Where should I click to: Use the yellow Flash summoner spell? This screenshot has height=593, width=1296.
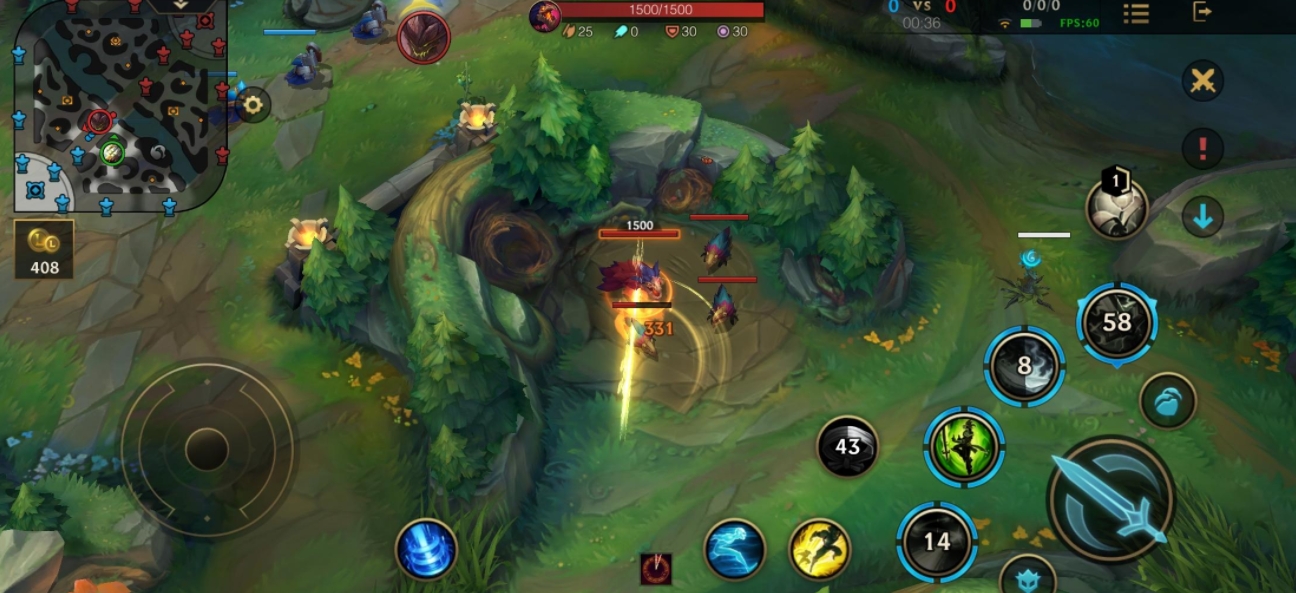coord(819,549)
